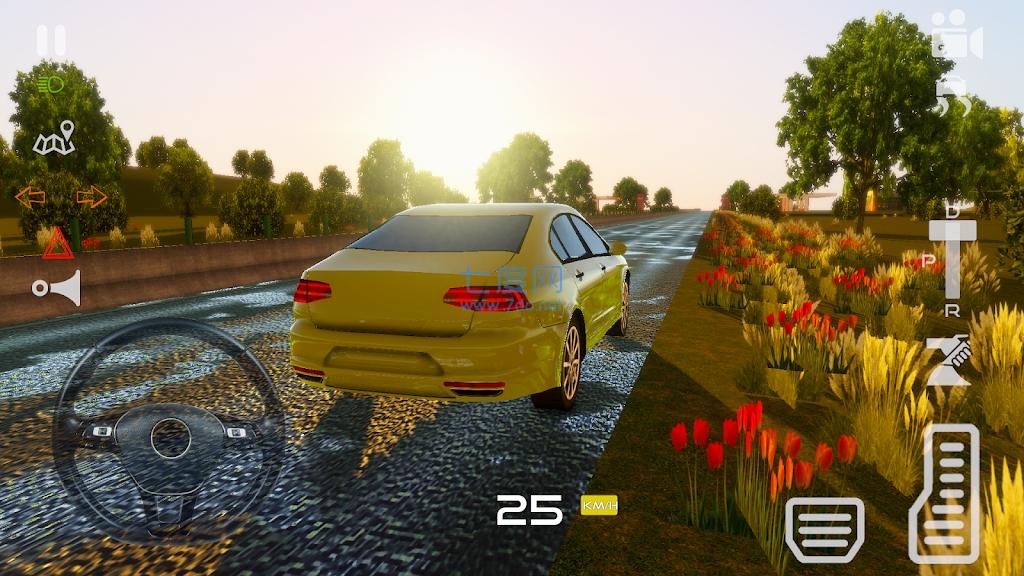This screenshot has width=1024, height=576.
Task: Pause the game
Action: pos(51,40)
